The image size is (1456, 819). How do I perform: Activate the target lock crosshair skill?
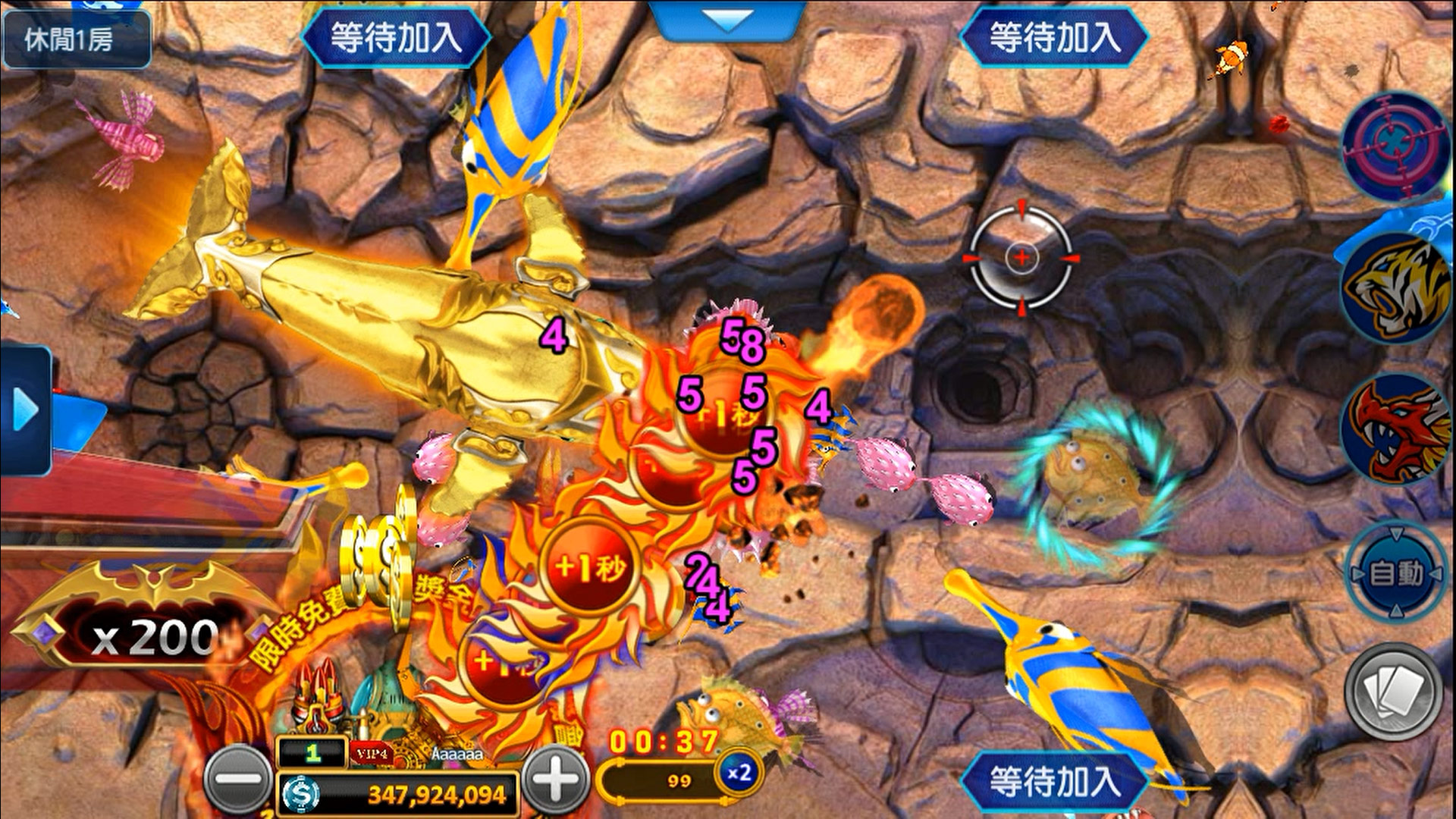pos(1394,146)
